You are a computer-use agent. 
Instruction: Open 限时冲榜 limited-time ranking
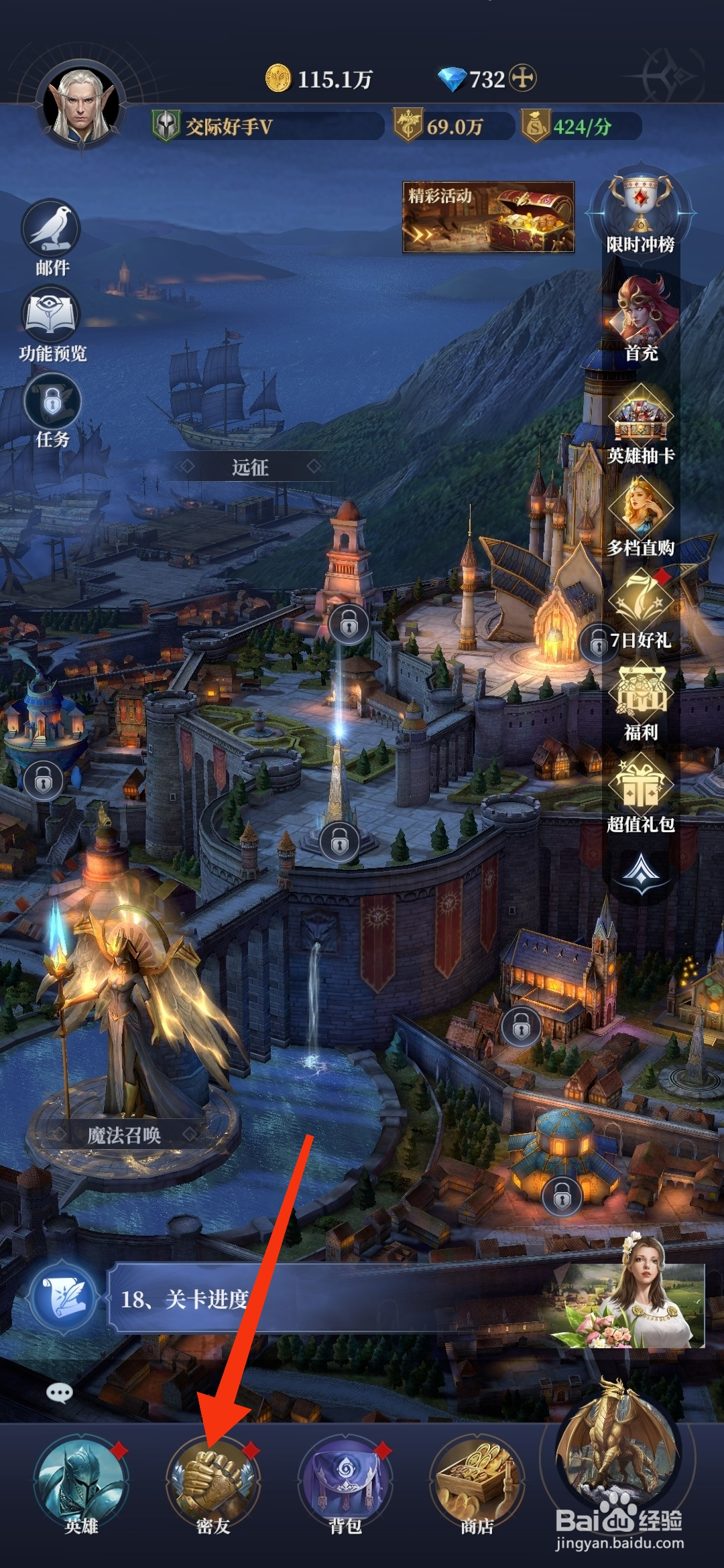640,211
